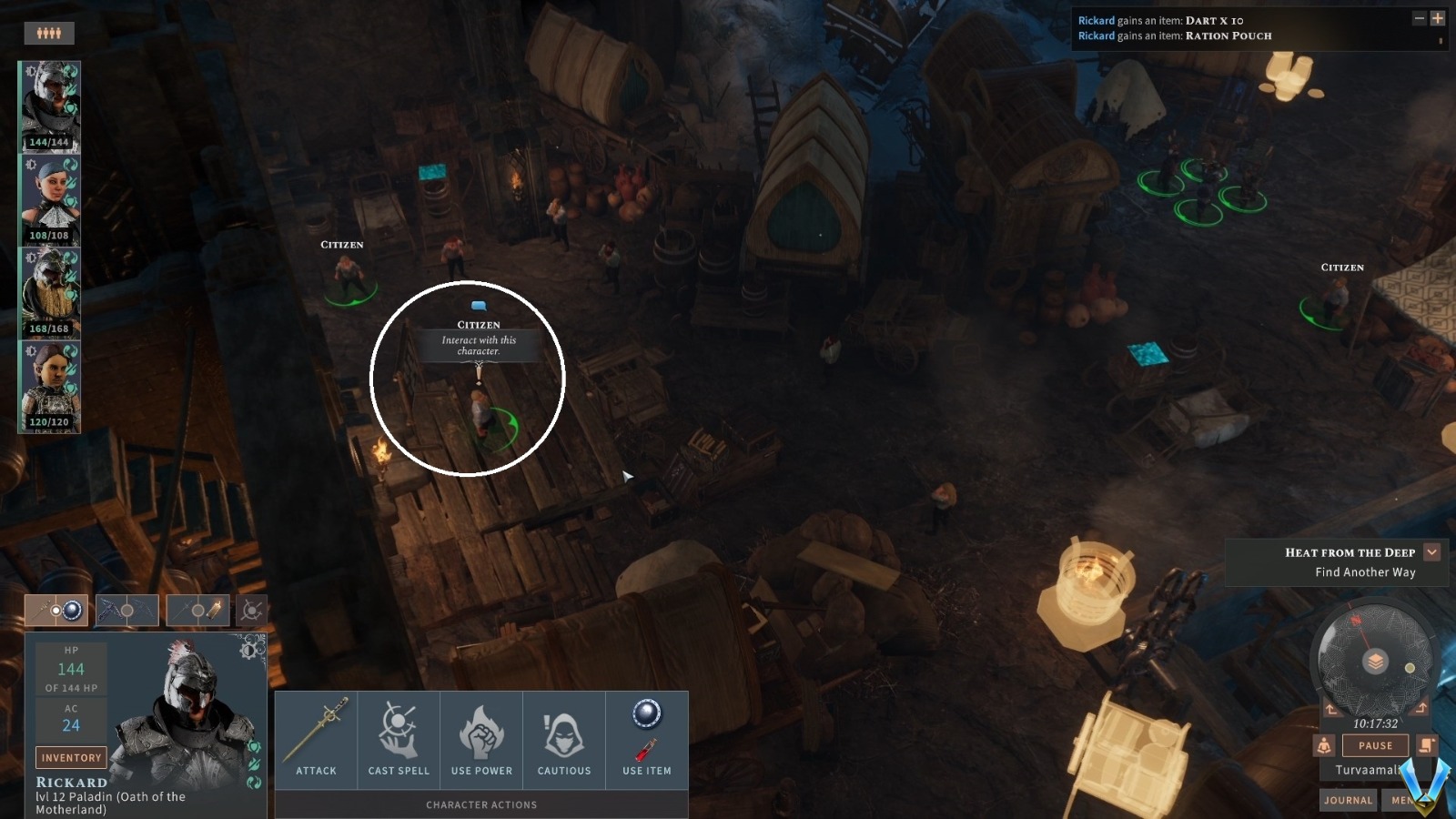Switch to the sword and torch weapon set
The height and width of the screenshot is (819, 1456).
click(x=197, y=610)
